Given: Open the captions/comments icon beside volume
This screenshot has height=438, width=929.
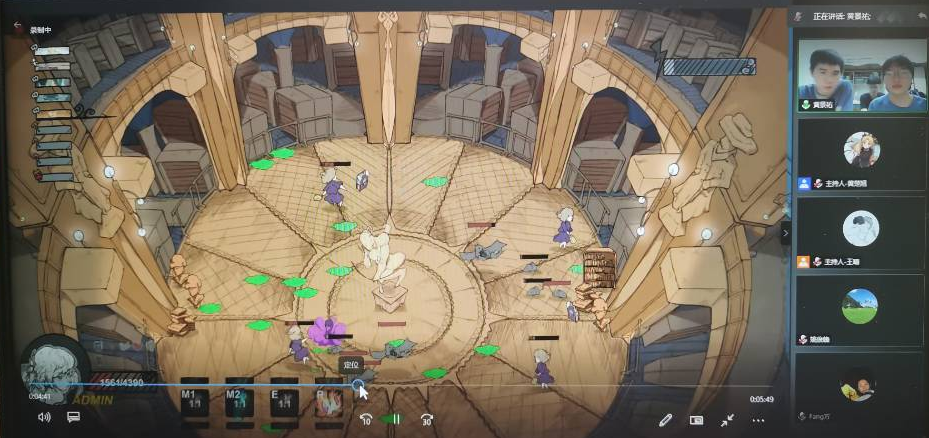Looking at the screenshot, I should [x=74, y=417].
